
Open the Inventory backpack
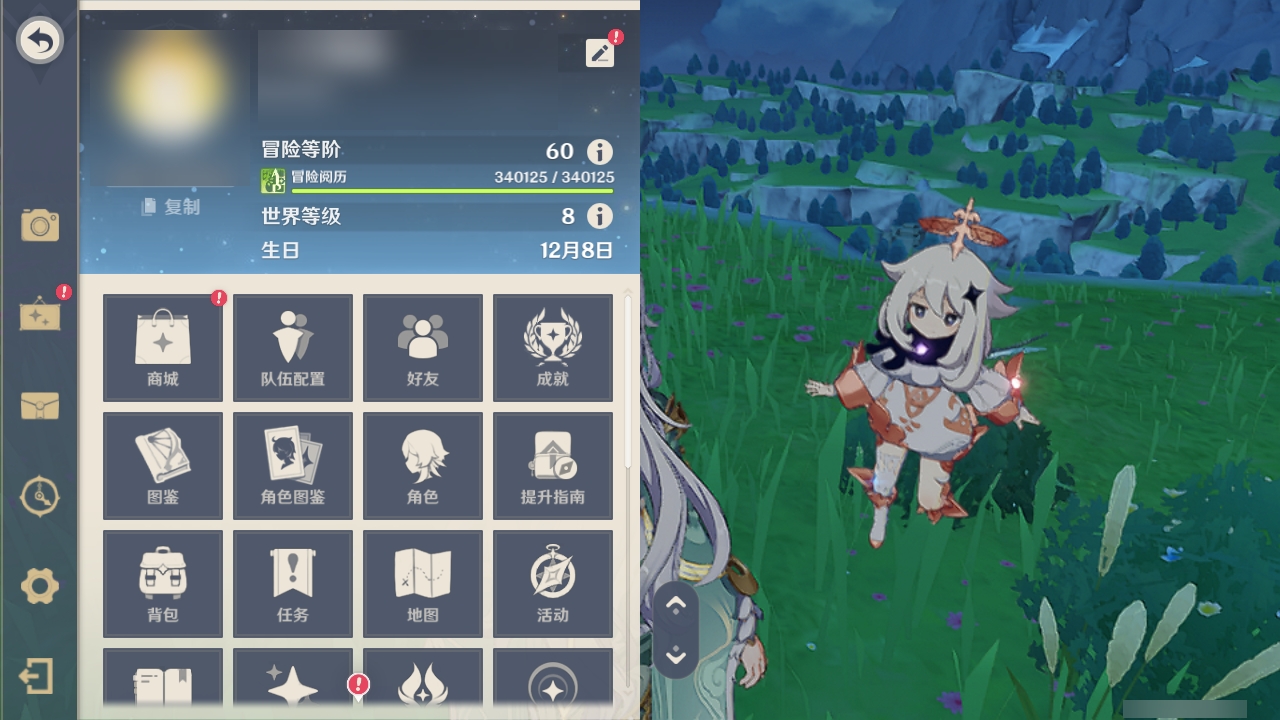pyautogui.click(x=162, y=583)
